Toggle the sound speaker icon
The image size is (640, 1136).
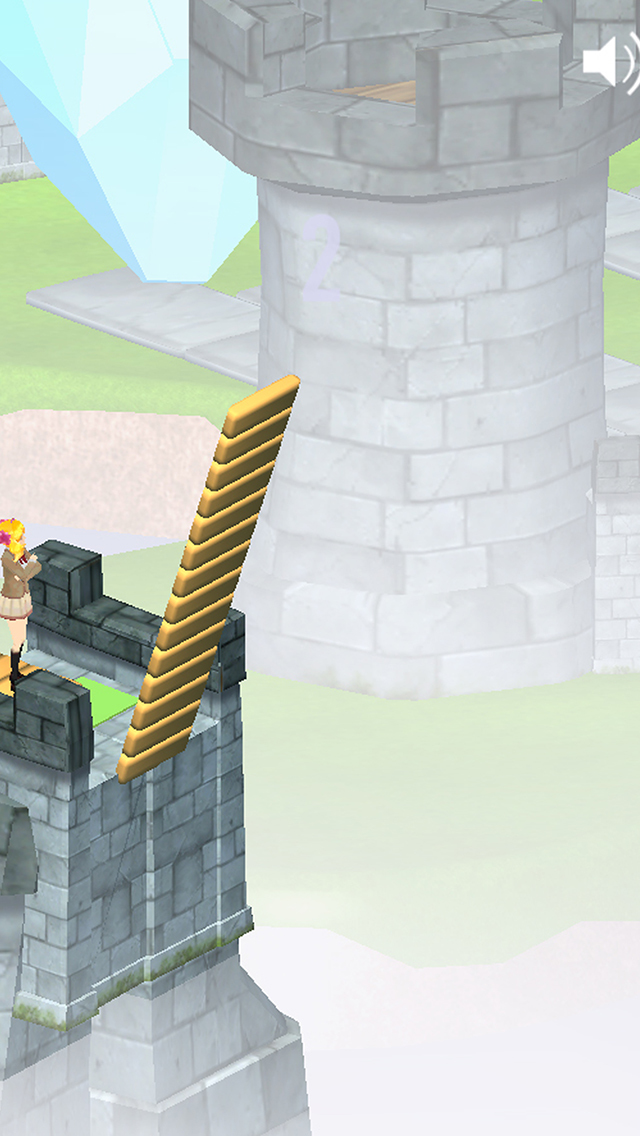tap(609, 63)
